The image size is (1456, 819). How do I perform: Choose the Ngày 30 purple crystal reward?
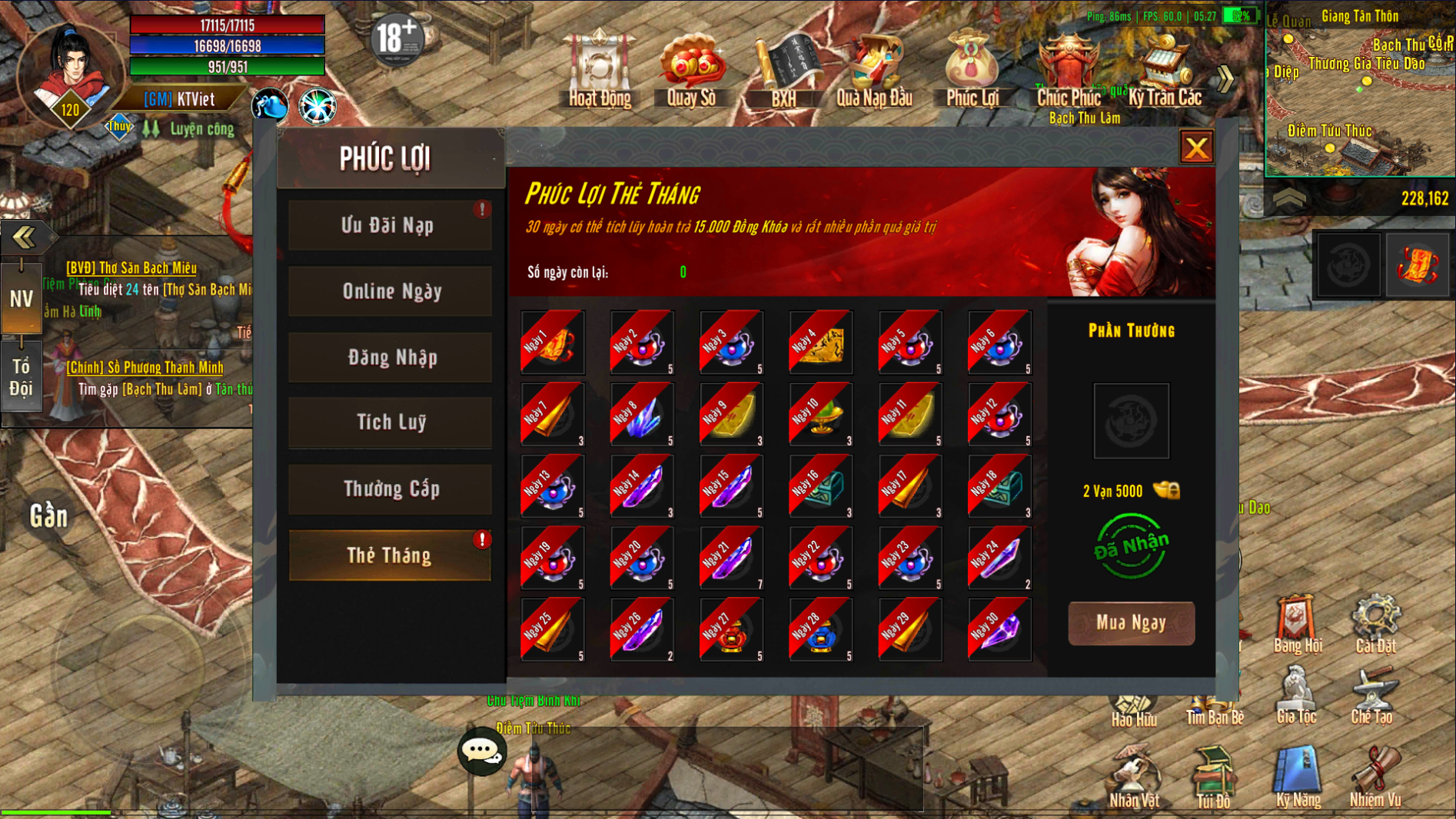(999, 629)
